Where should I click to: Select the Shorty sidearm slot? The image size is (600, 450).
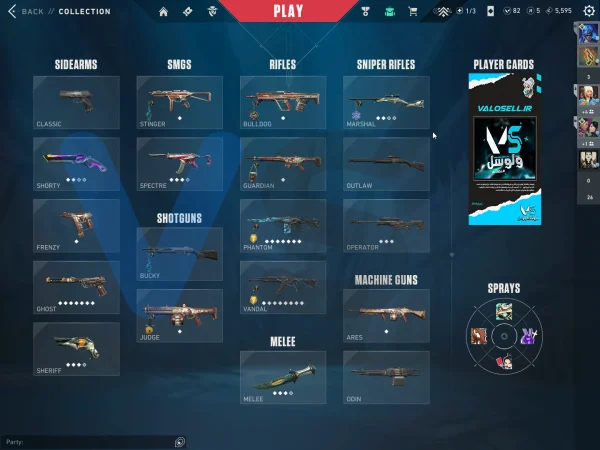(x=76, y=163)
